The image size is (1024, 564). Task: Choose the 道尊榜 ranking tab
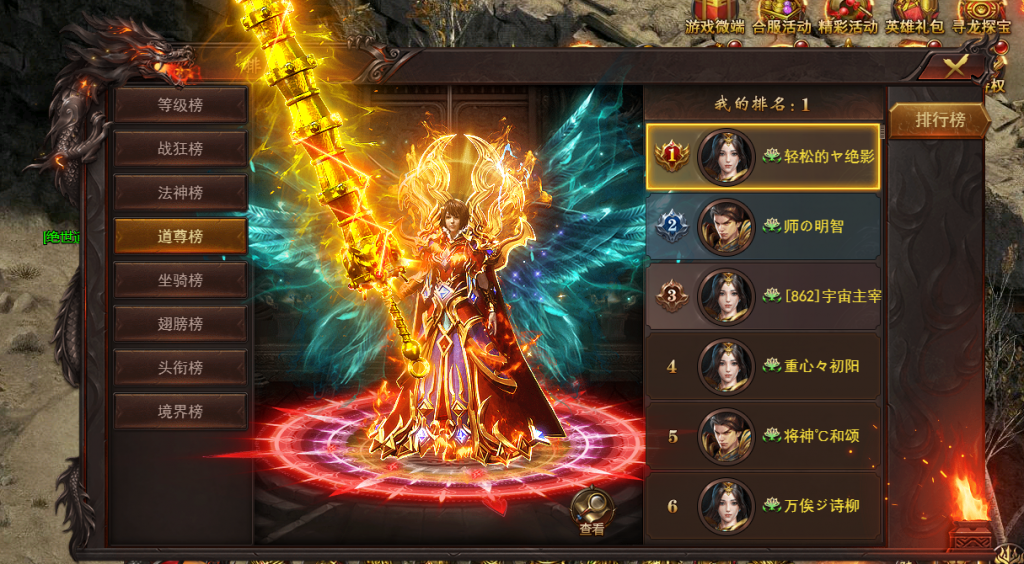[x=180, y=236]
